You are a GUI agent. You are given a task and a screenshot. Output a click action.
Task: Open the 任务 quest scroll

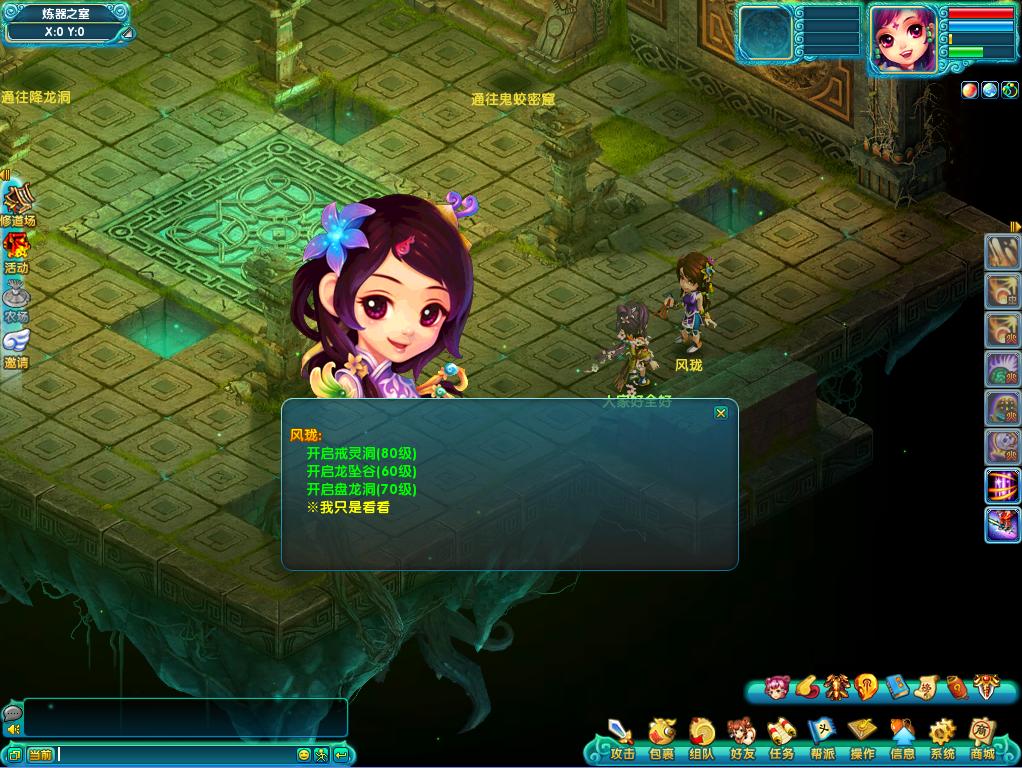pyautogui.click(x=782, y=741)
